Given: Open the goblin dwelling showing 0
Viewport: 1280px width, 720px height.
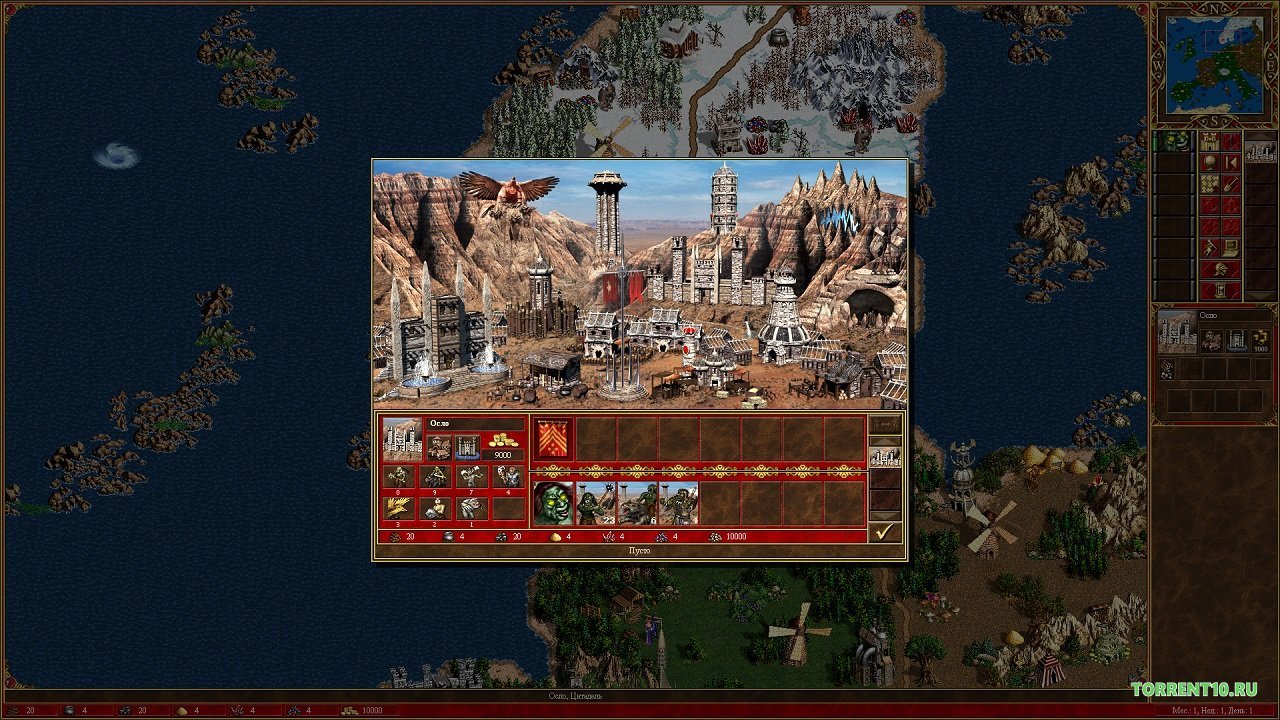Looking at the screenshot, I should tap(400, 477).
